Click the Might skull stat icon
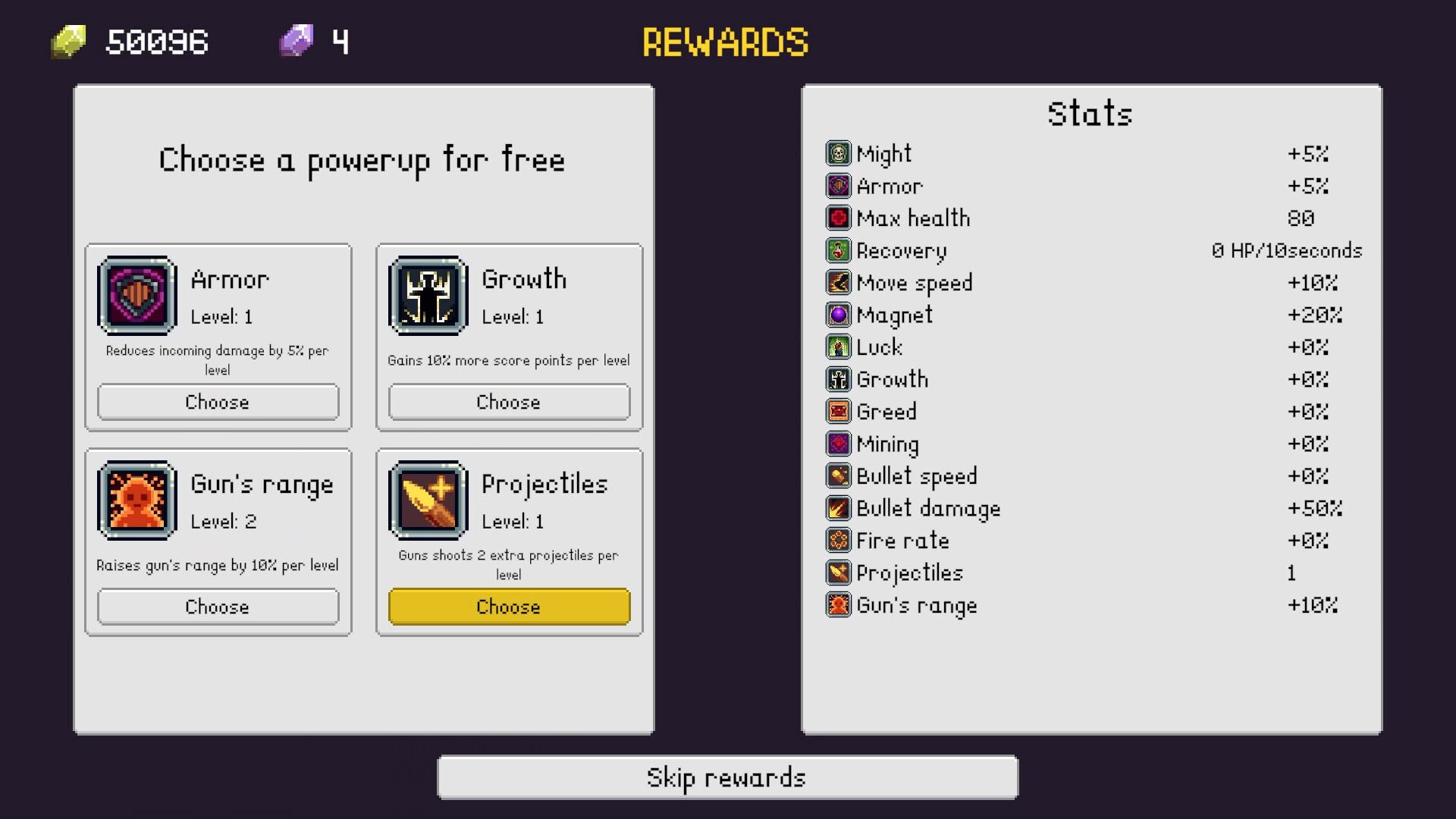The width and height of the screenshot is (1456, 819). pyautogui.click(x=838, y=153)
